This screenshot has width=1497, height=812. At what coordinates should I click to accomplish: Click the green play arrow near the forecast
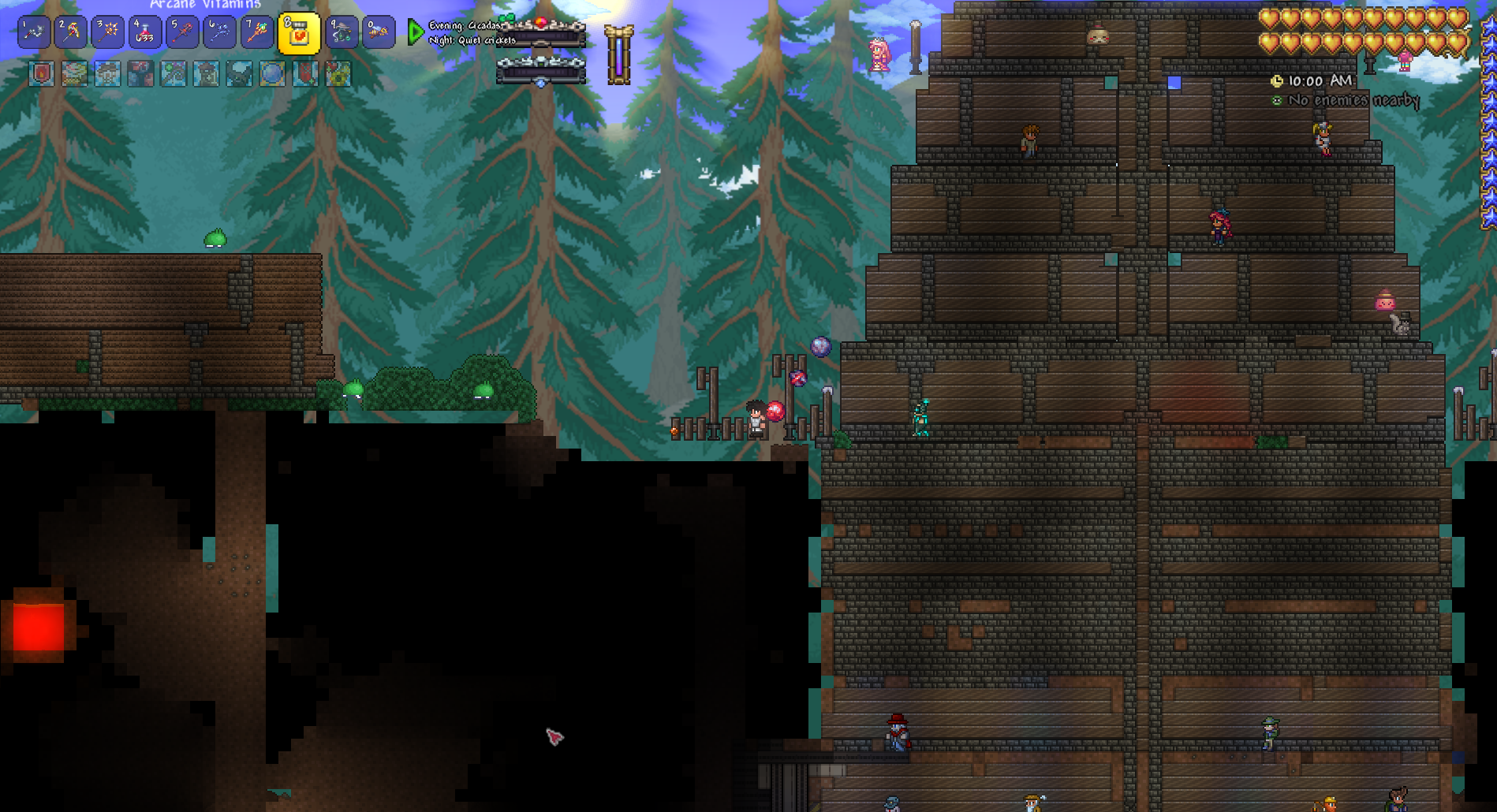416,32
